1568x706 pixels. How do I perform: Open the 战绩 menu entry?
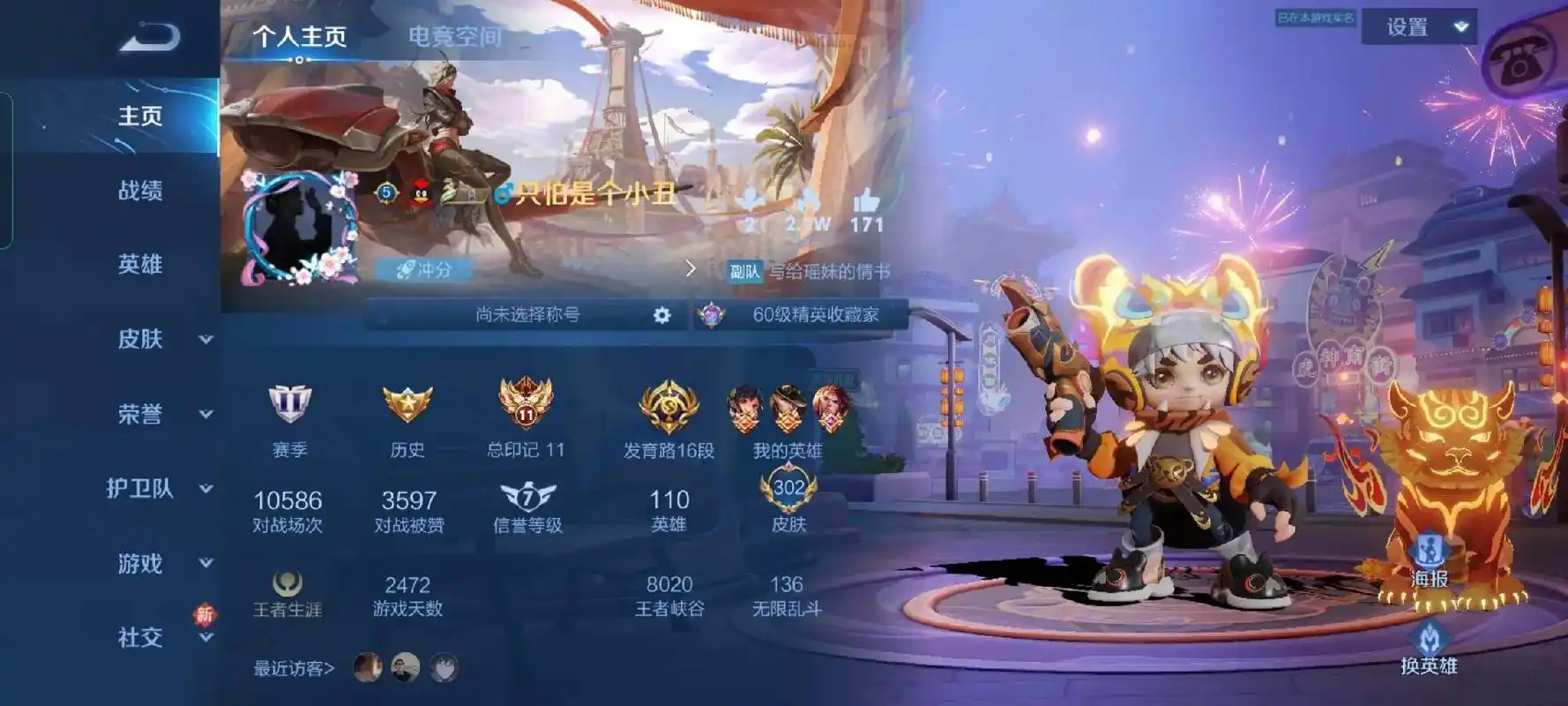140,191
